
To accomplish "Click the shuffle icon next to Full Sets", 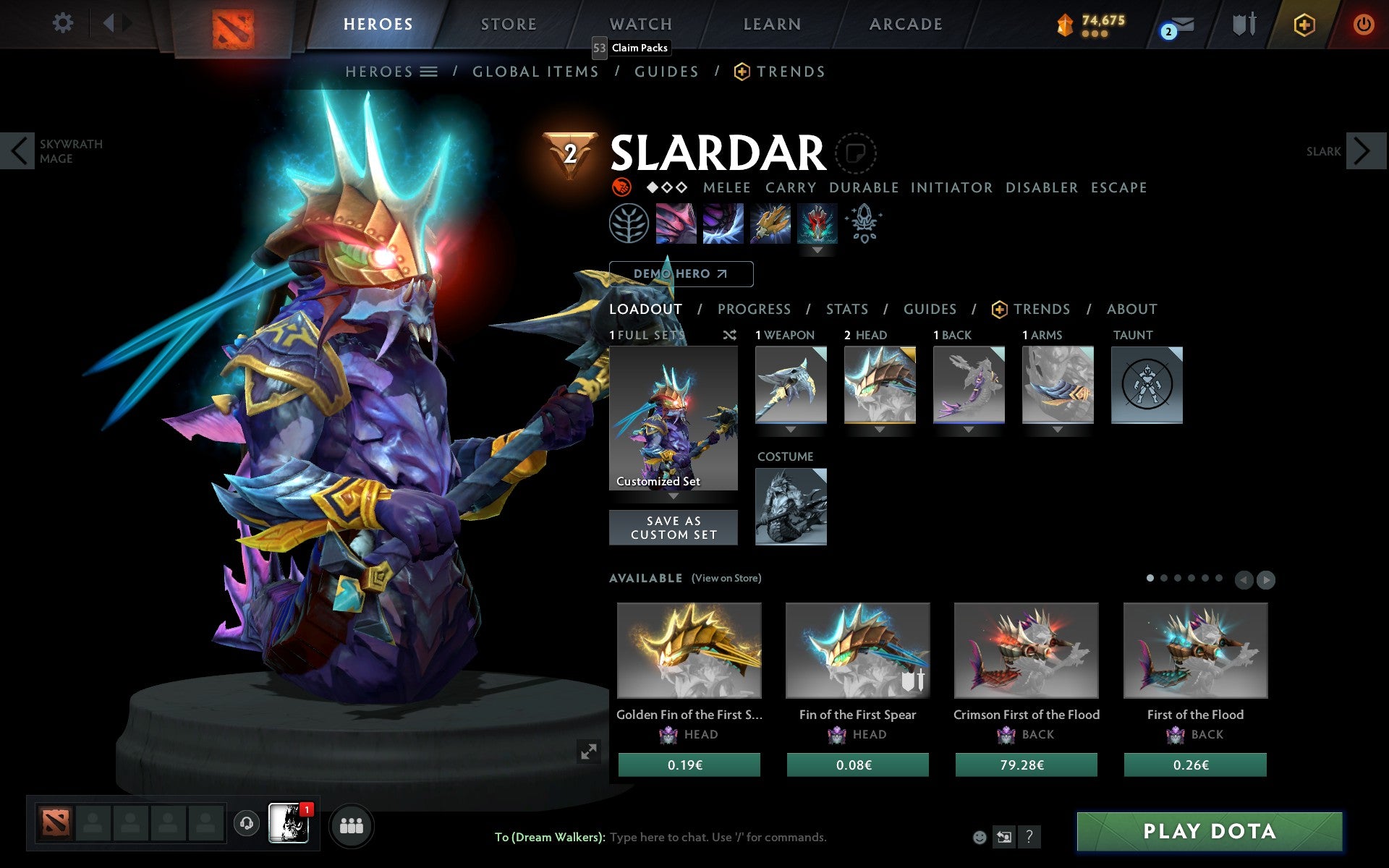I will click(x=730, y=336).
